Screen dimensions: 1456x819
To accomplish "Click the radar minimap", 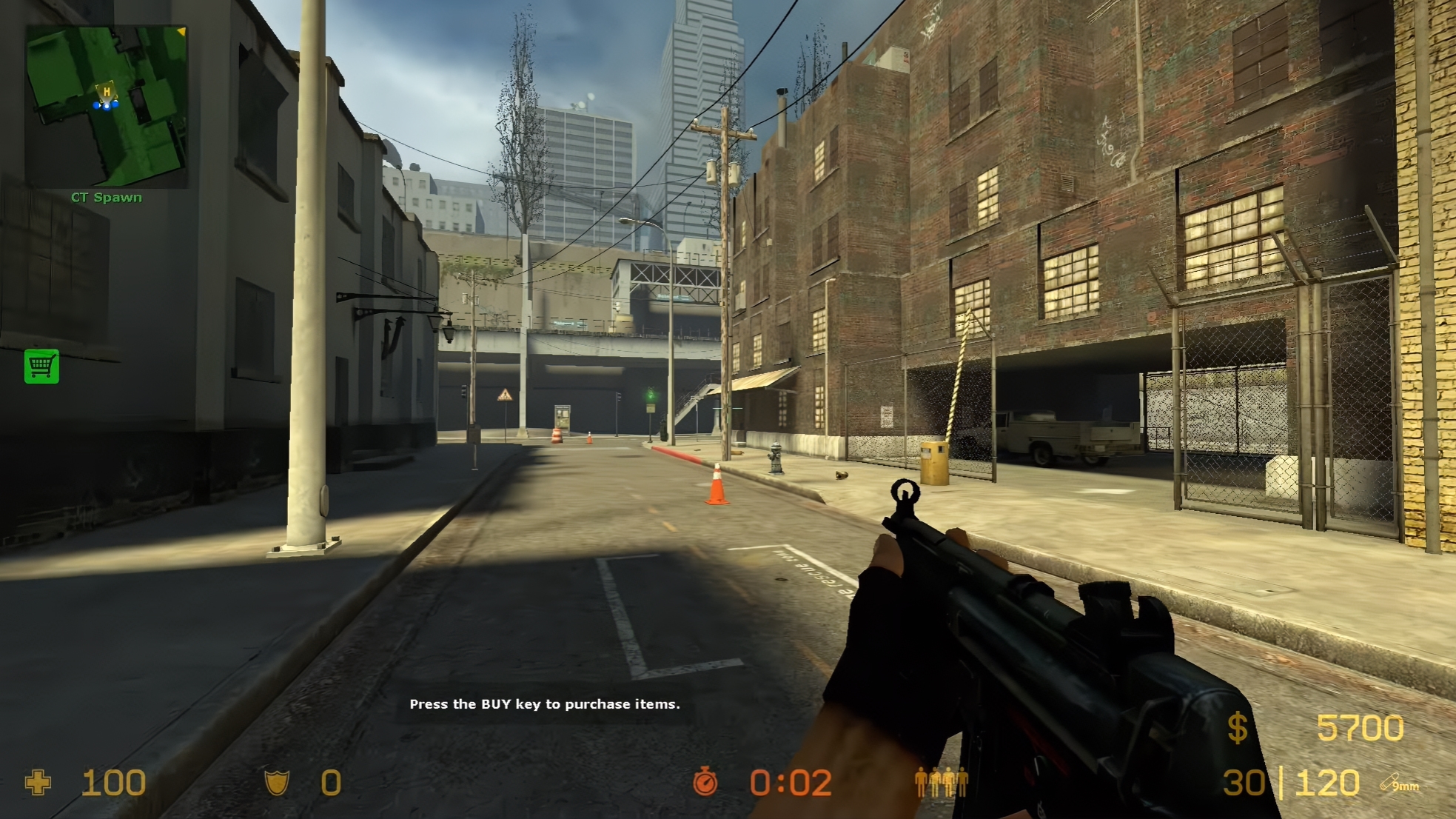I will 107,107.
